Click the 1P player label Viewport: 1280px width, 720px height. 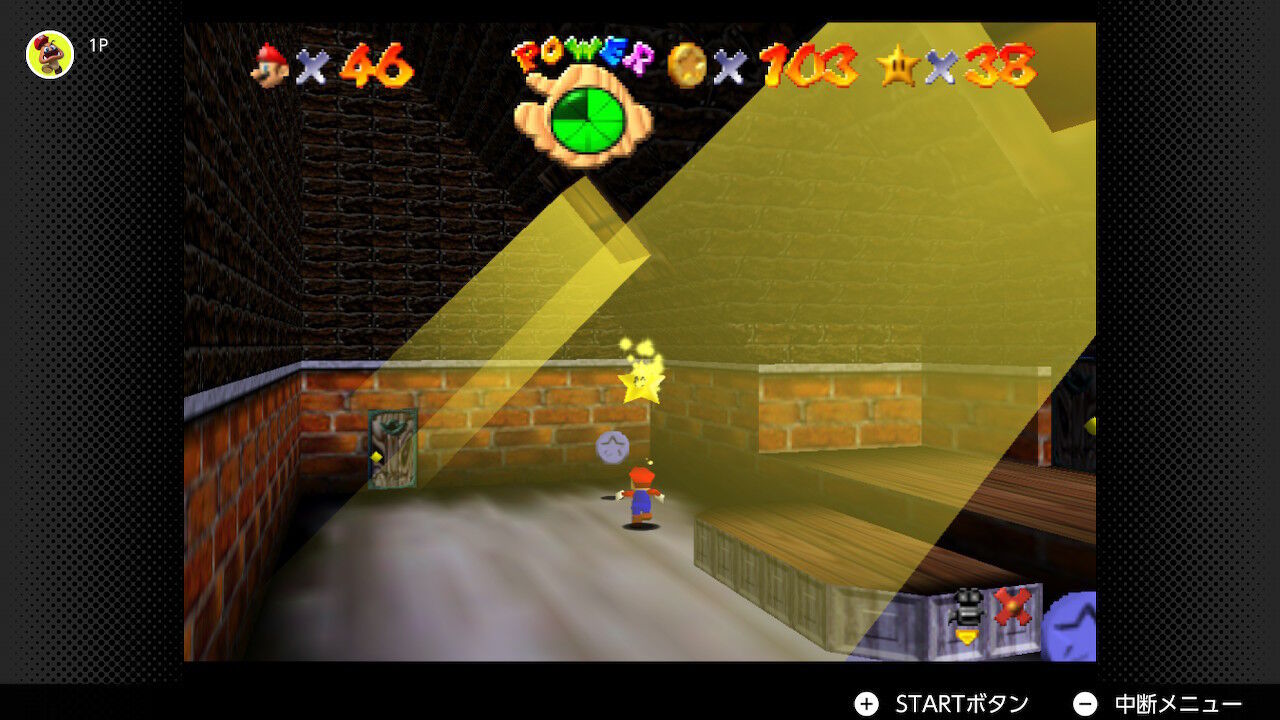(96, 44)
